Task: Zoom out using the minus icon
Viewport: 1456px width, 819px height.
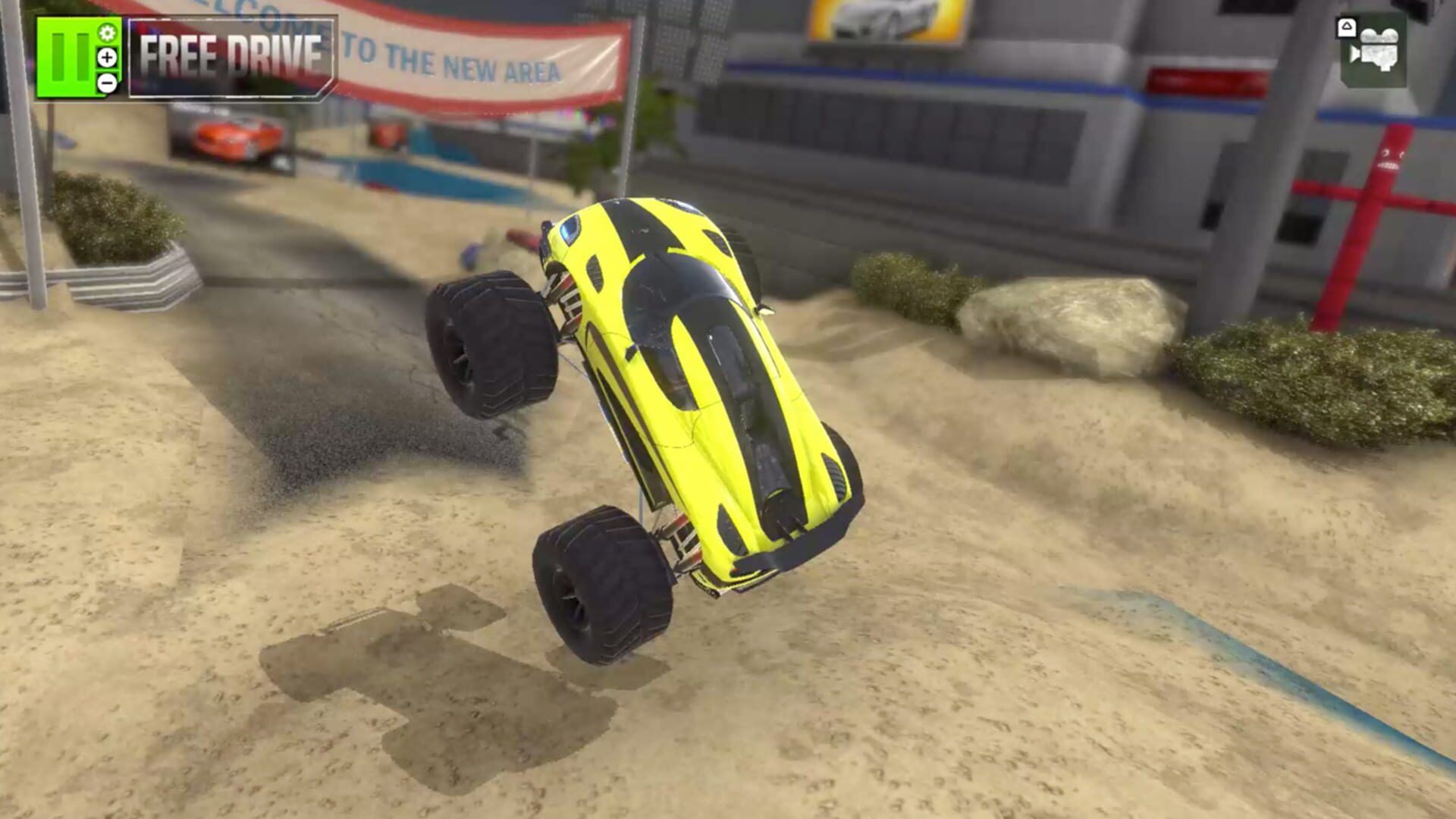Action: tap(107, 83)
